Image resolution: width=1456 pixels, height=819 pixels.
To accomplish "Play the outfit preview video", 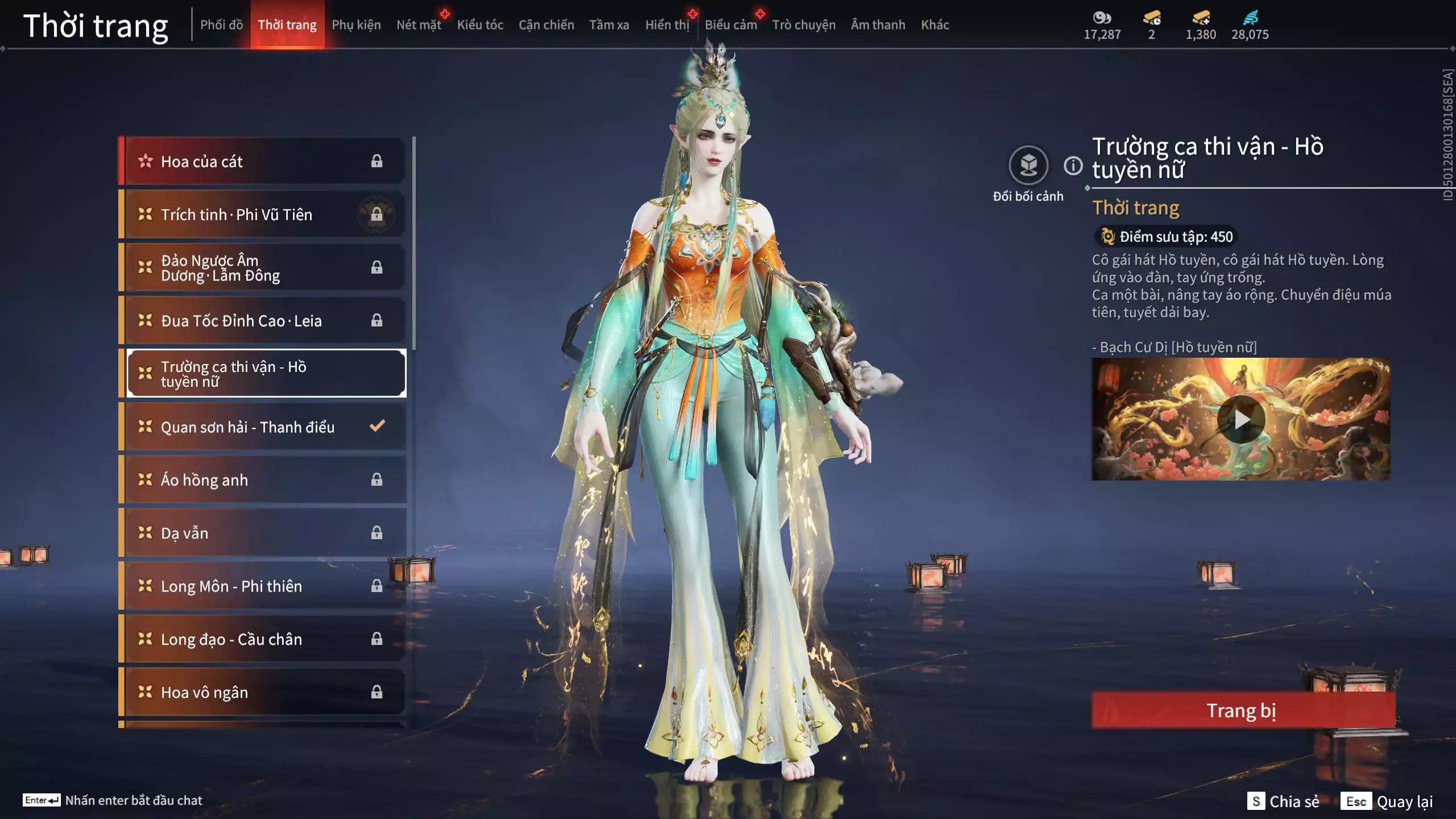I will pos(1240,419).
